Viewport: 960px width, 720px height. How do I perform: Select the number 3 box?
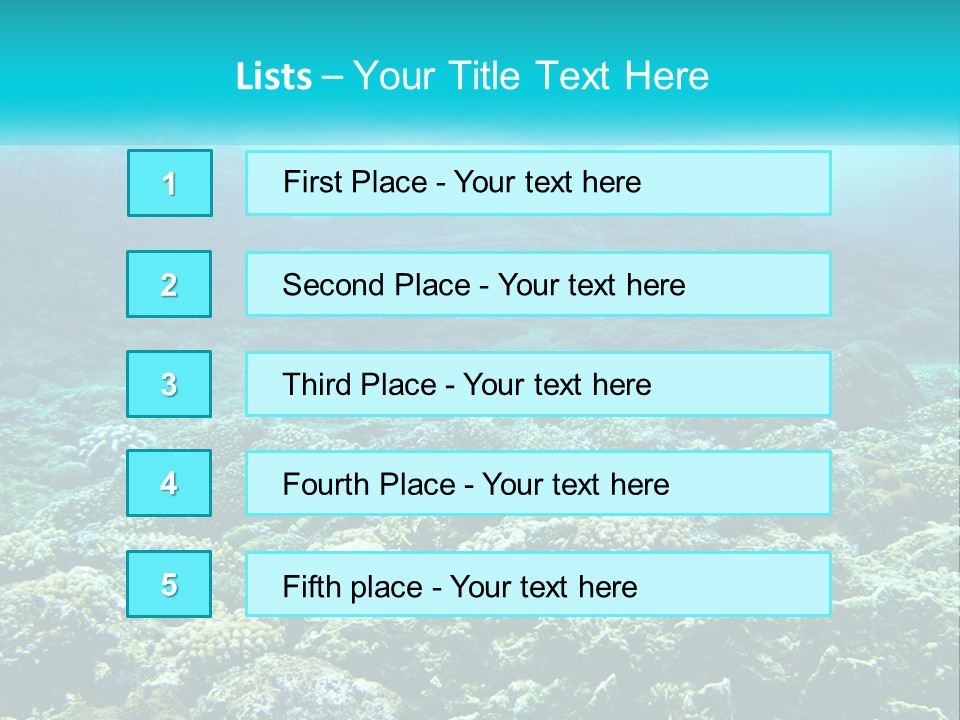tap(169, 384)
